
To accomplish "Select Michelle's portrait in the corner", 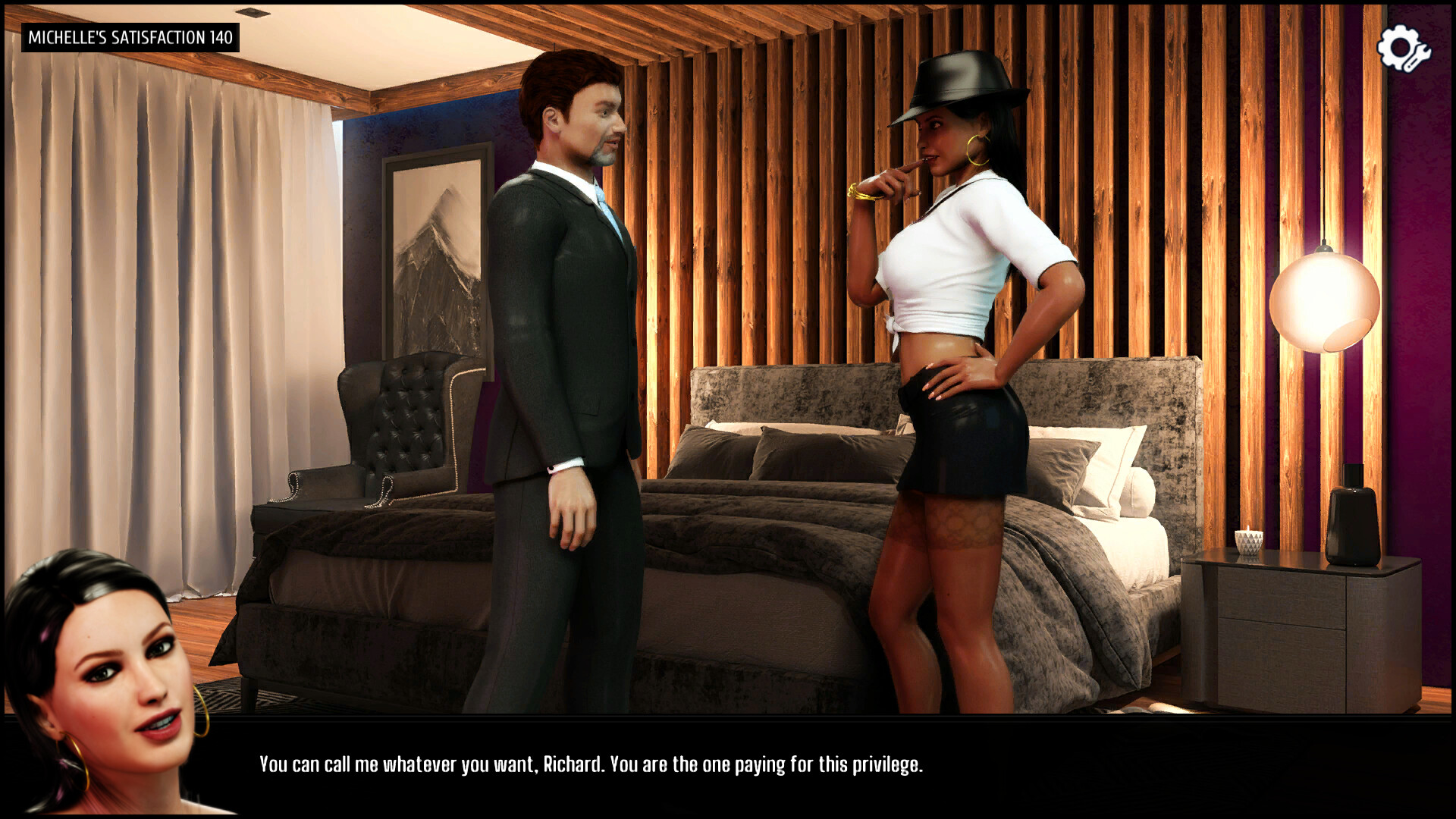I will 106,682.
